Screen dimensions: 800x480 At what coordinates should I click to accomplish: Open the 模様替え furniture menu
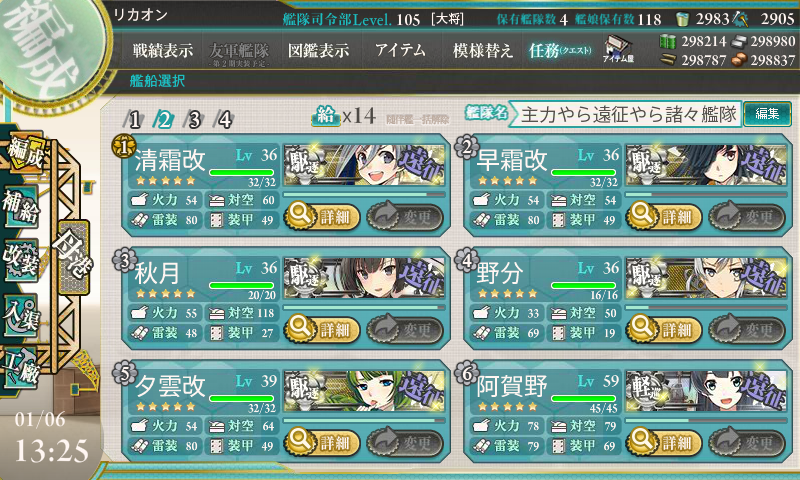coord(482,50)
